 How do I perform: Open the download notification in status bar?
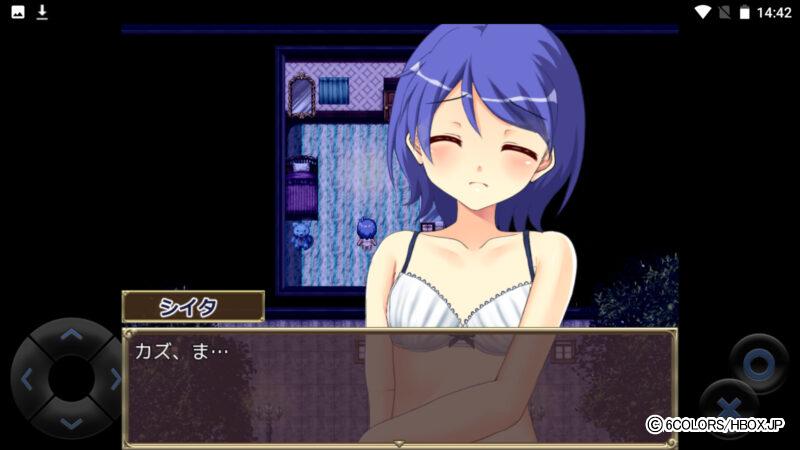42,12
